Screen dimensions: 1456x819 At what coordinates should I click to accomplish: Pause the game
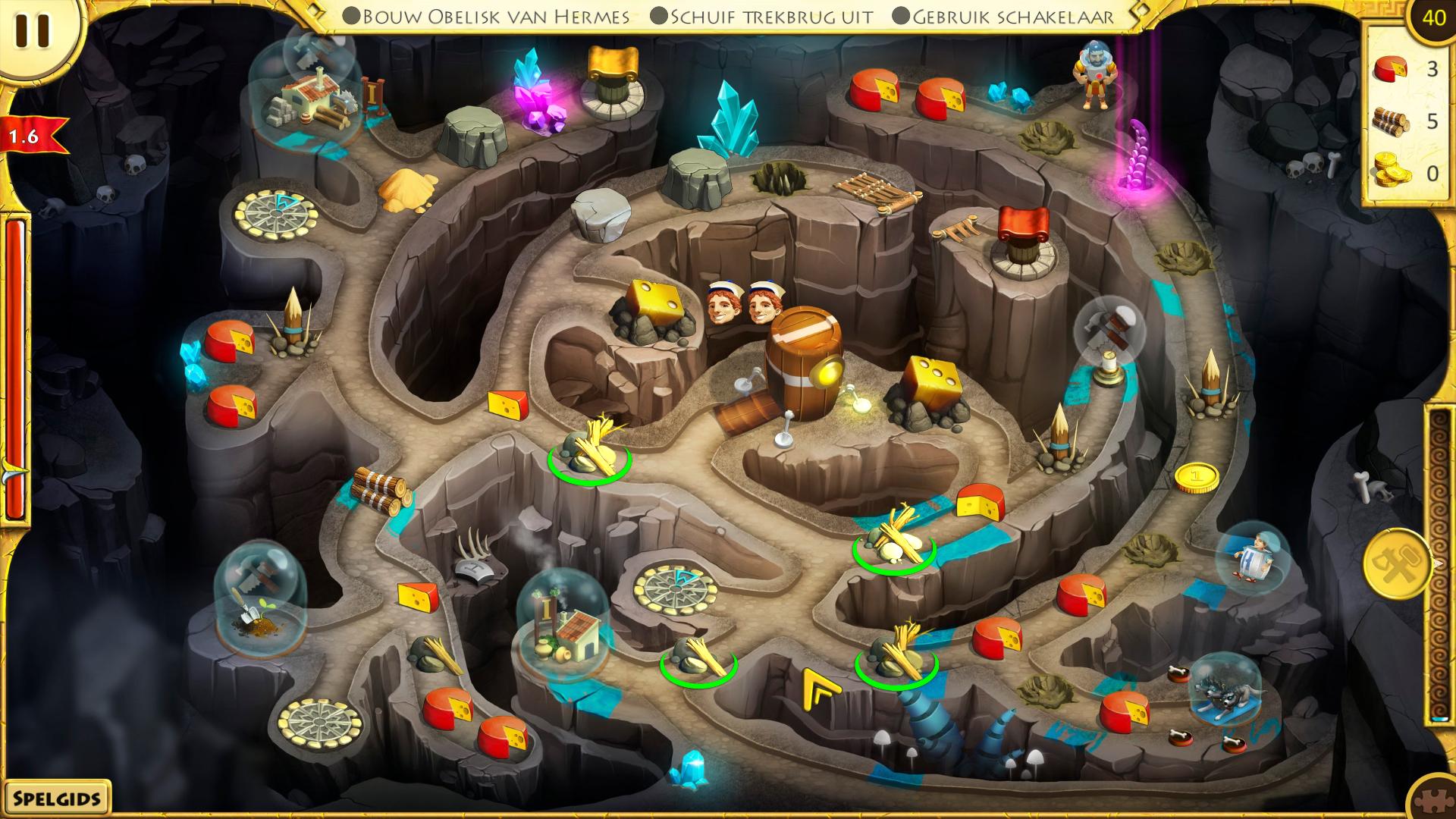coord(33,31)
